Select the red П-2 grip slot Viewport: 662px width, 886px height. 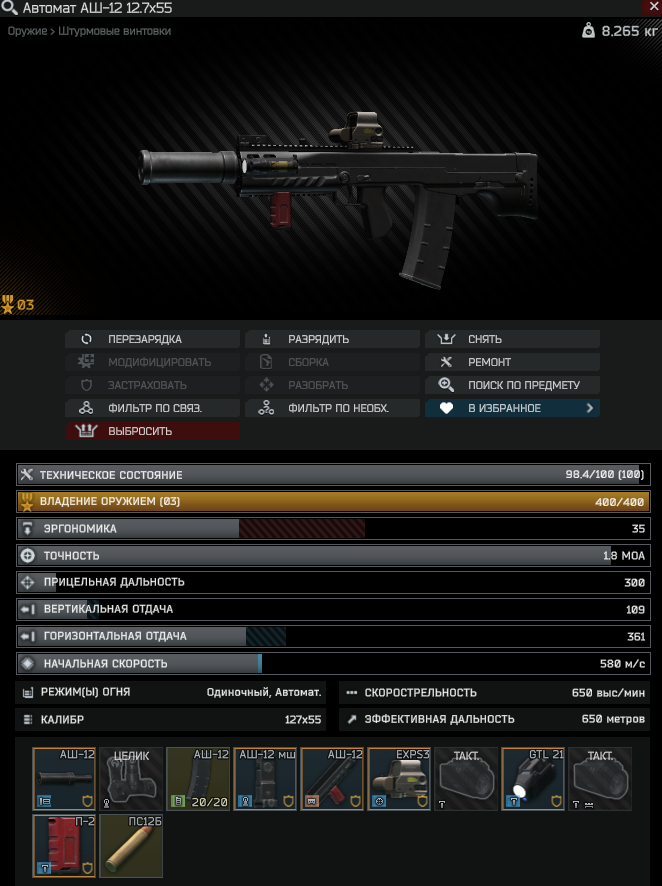pos(64,846)
